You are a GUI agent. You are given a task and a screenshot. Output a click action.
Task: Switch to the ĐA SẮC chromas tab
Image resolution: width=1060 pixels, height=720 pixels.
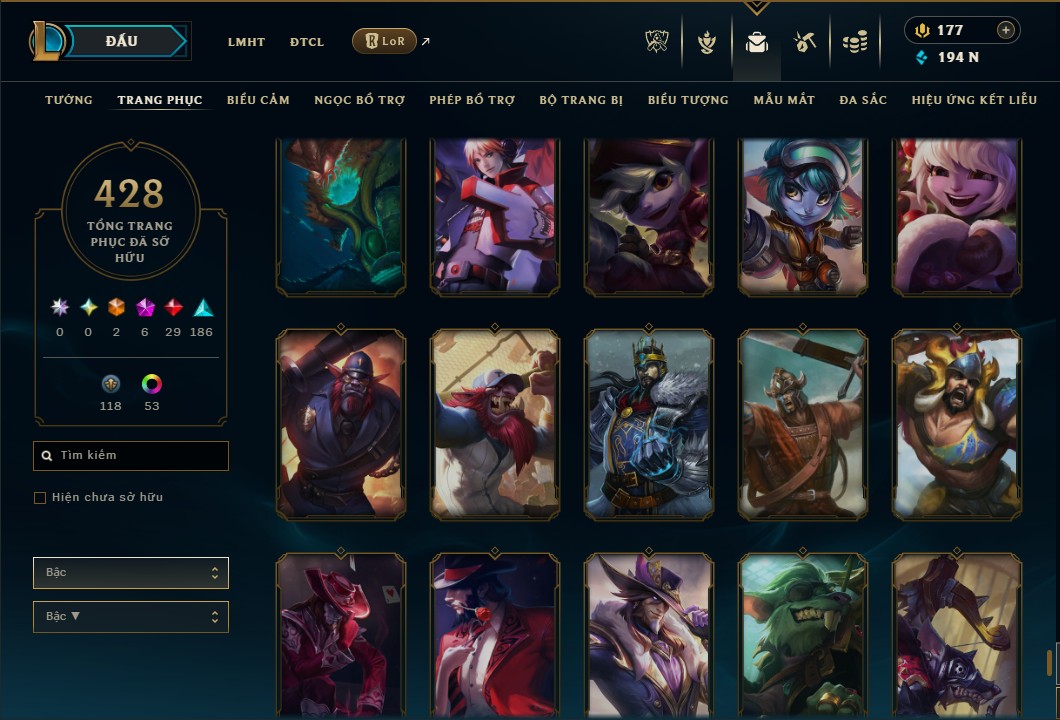pyautogui.click(x=863, y=100)
